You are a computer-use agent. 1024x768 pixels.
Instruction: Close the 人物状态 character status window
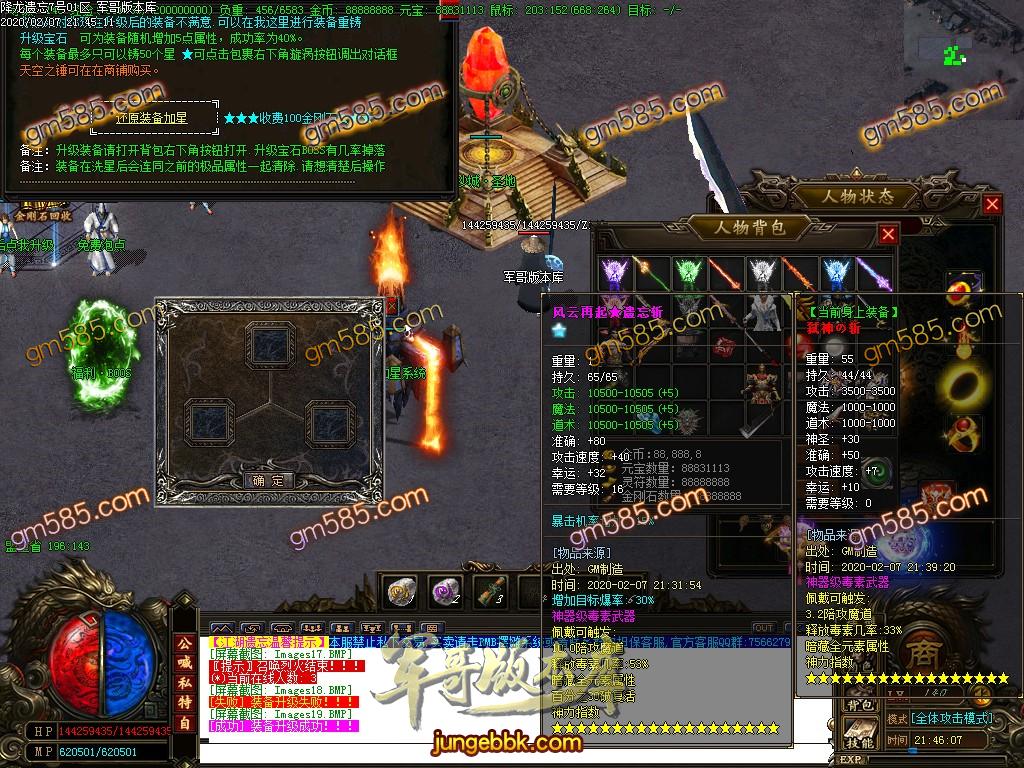992,204
